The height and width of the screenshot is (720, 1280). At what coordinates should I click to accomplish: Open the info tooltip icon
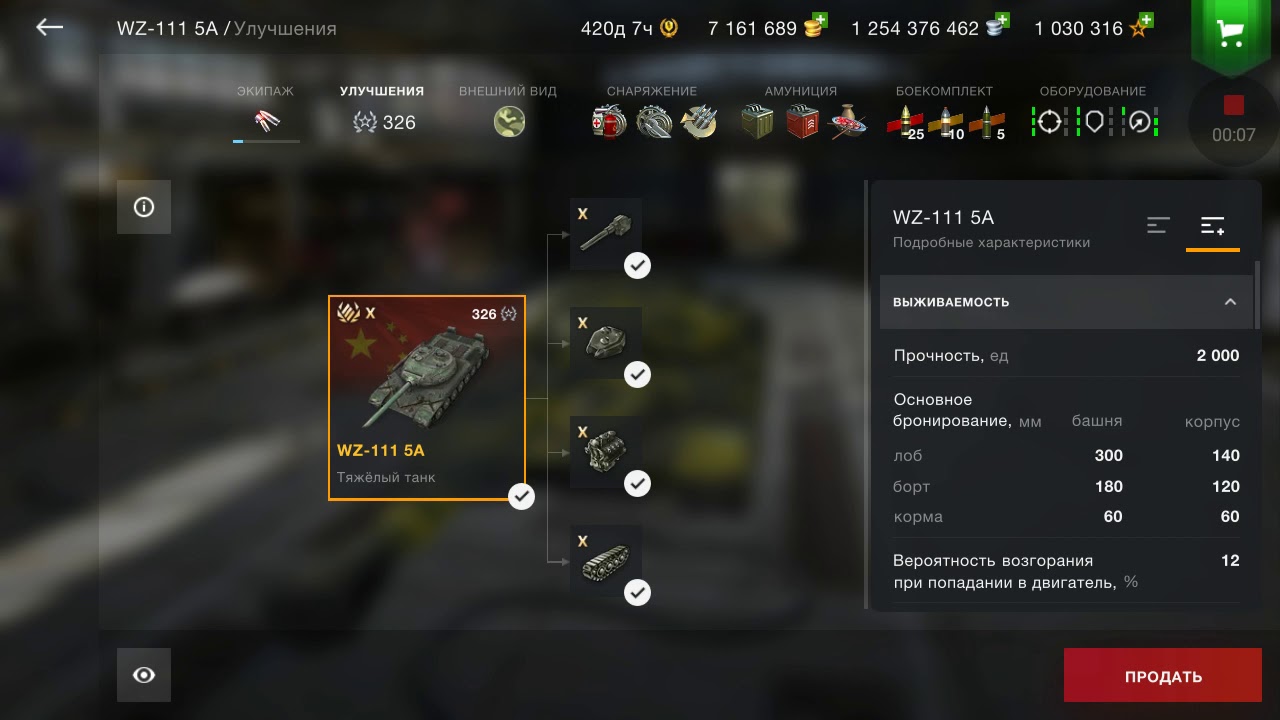[x=143, y=206]
